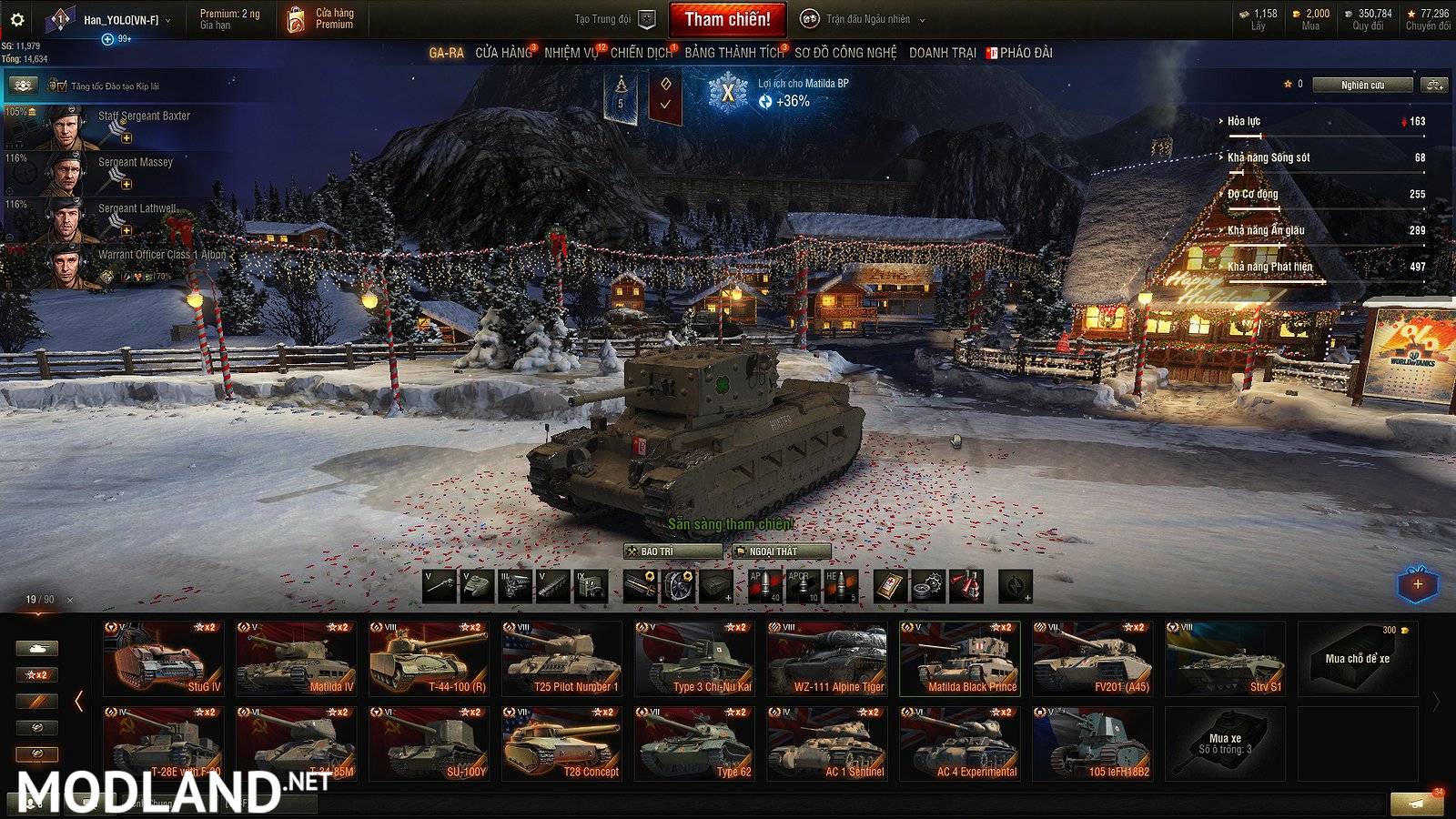
Task: Select the StuG IV tank in carousel
Action: pos(165,658)
